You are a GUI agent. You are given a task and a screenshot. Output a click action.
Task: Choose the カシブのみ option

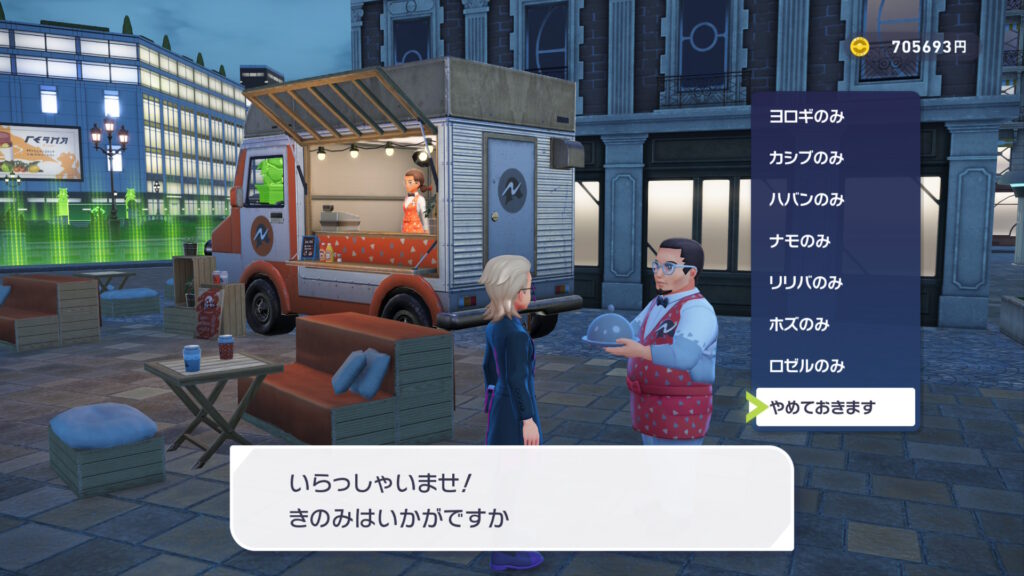tap(835, 158)
